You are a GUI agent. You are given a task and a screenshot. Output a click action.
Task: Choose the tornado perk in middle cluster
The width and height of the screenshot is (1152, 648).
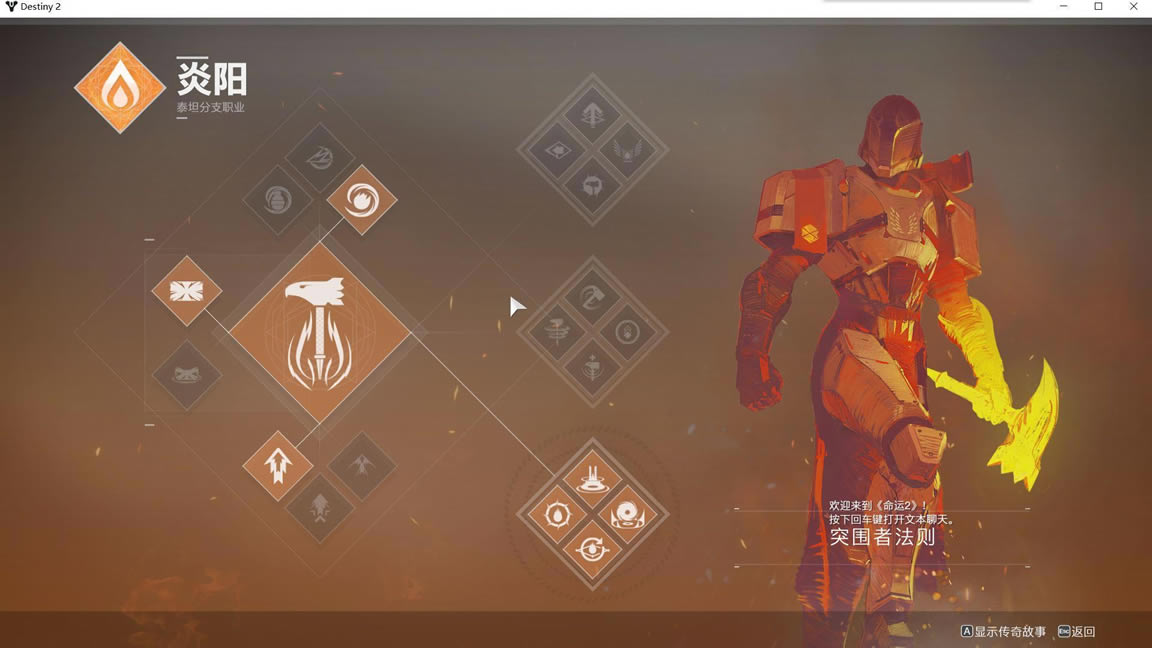point(557,332)
